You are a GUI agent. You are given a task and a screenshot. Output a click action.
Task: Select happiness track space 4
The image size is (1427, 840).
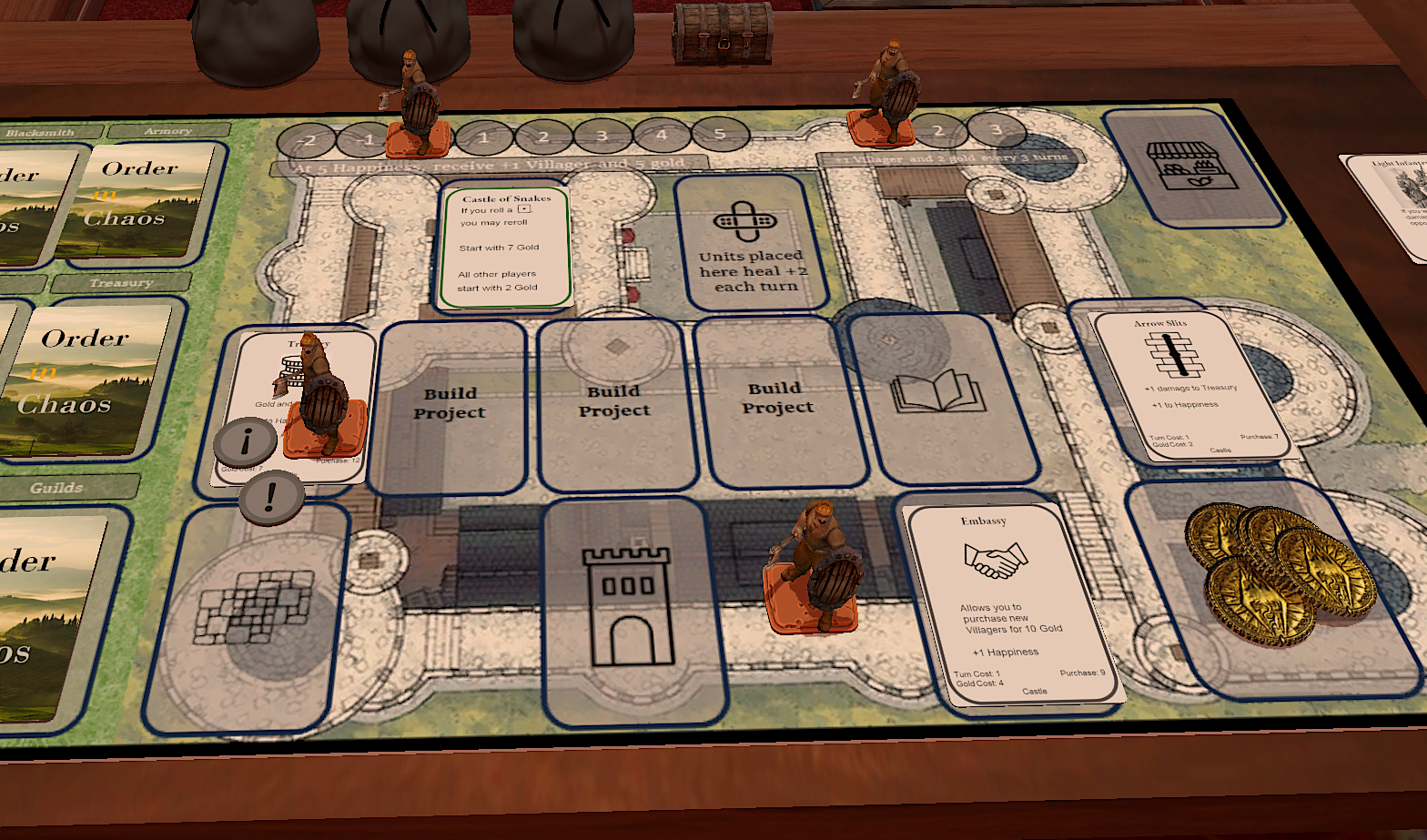(x=662, y=136)
